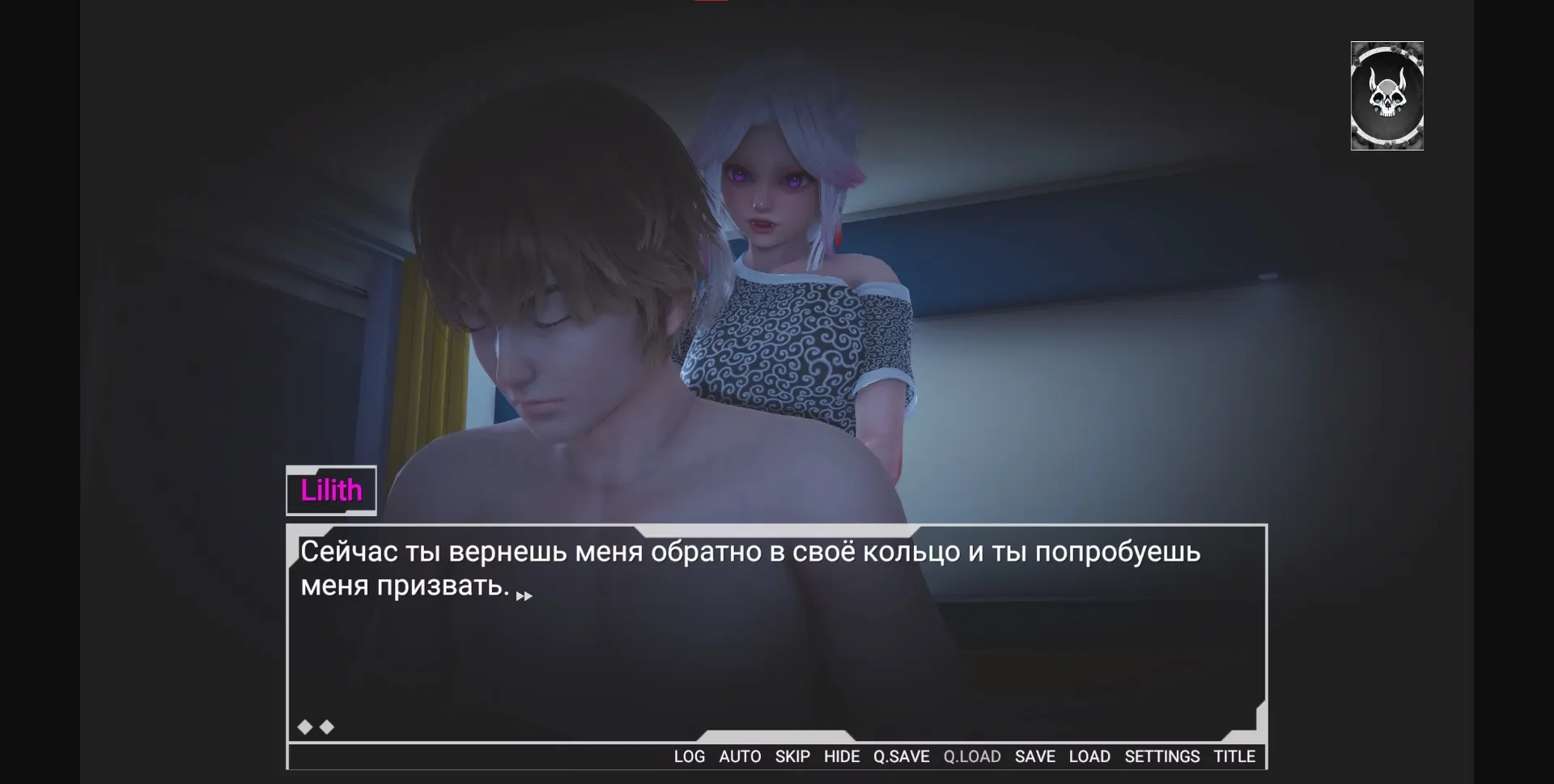Open the dialogue history via LOG

click(x=689, y=756)
